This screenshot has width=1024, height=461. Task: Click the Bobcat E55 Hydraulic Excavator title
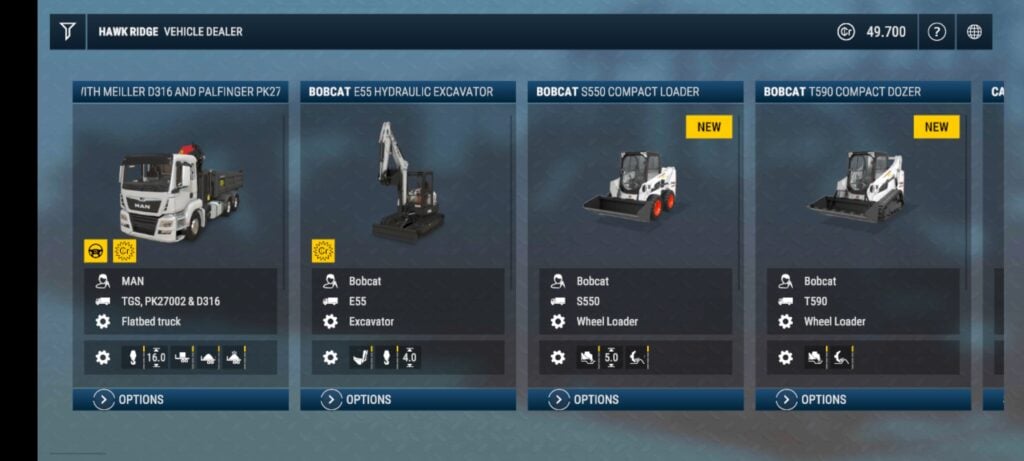[x=401, y=92]
